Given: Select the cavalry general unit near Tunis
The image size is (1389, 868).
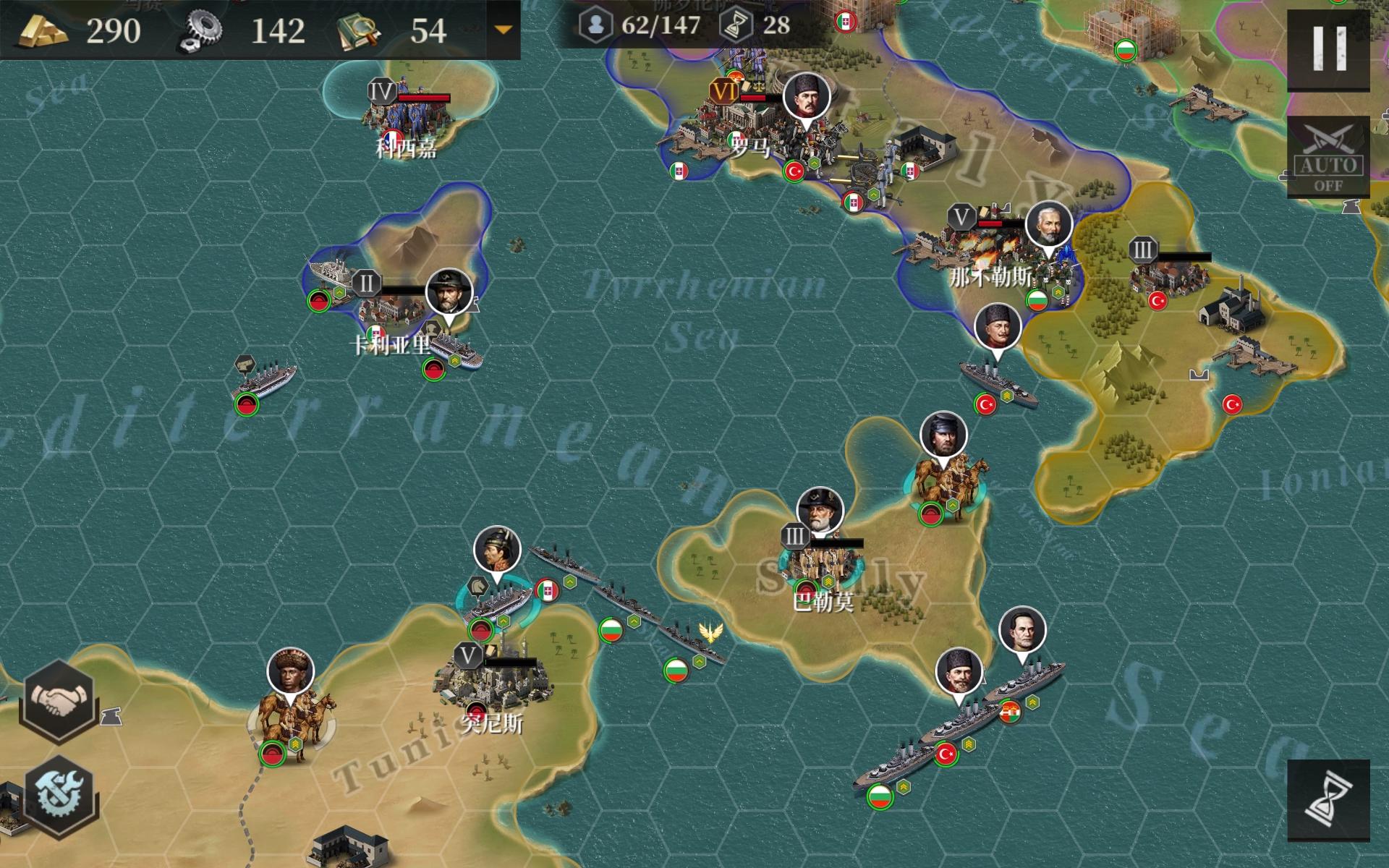Looking at the screenshot, I should point(292,723).
